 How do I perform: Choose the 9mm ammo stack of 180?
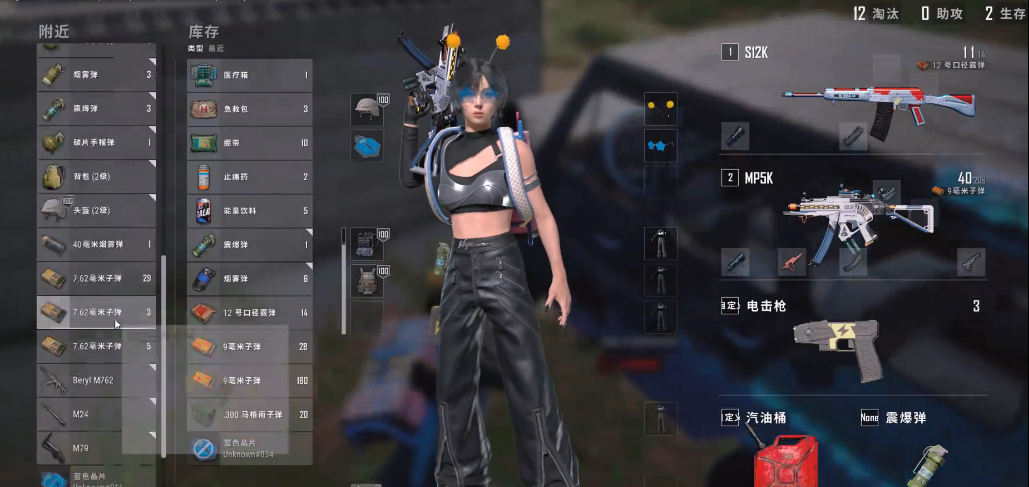[x=250, y=380]
